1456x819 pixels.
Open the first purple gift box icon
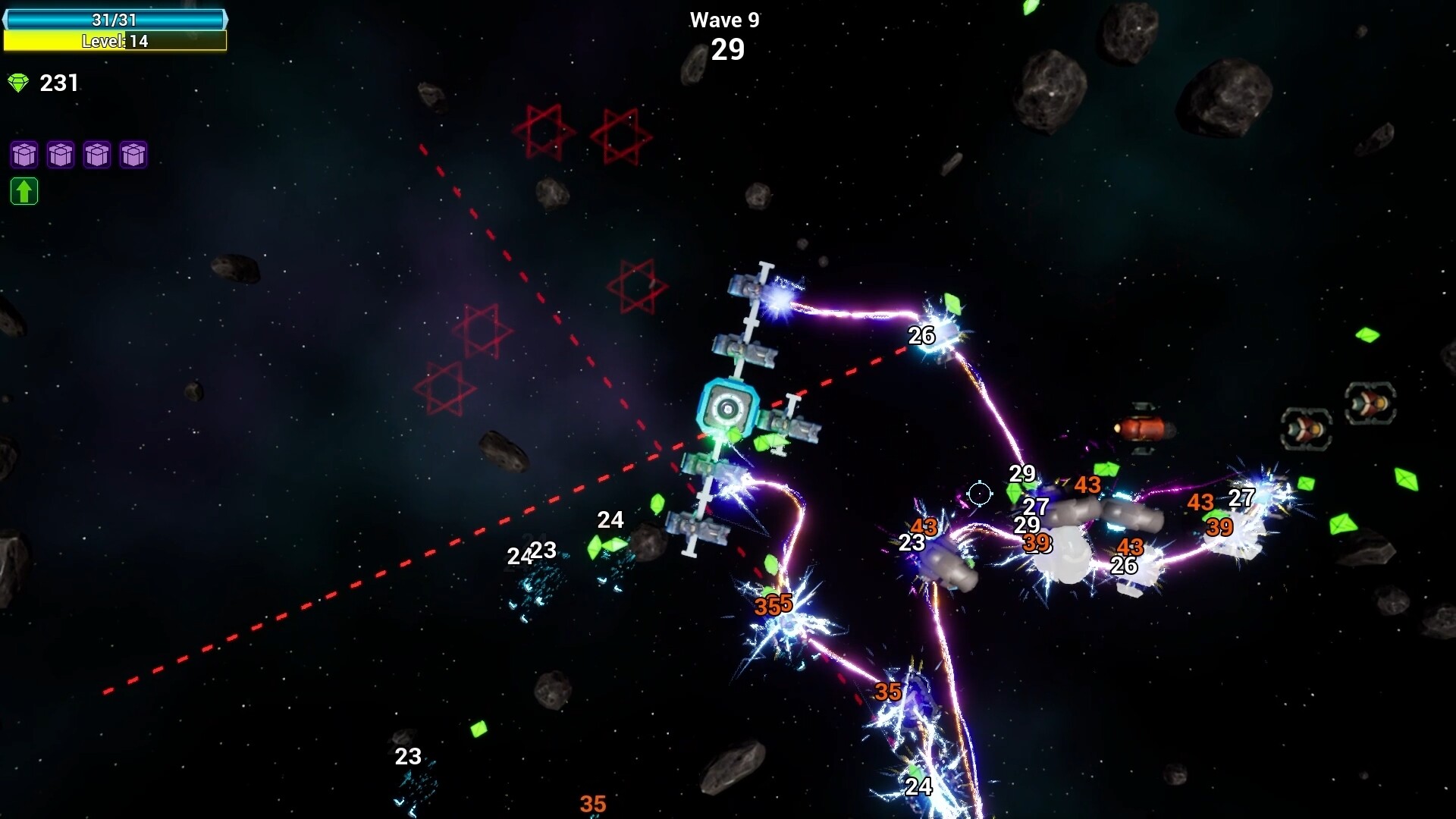point(24,155)
